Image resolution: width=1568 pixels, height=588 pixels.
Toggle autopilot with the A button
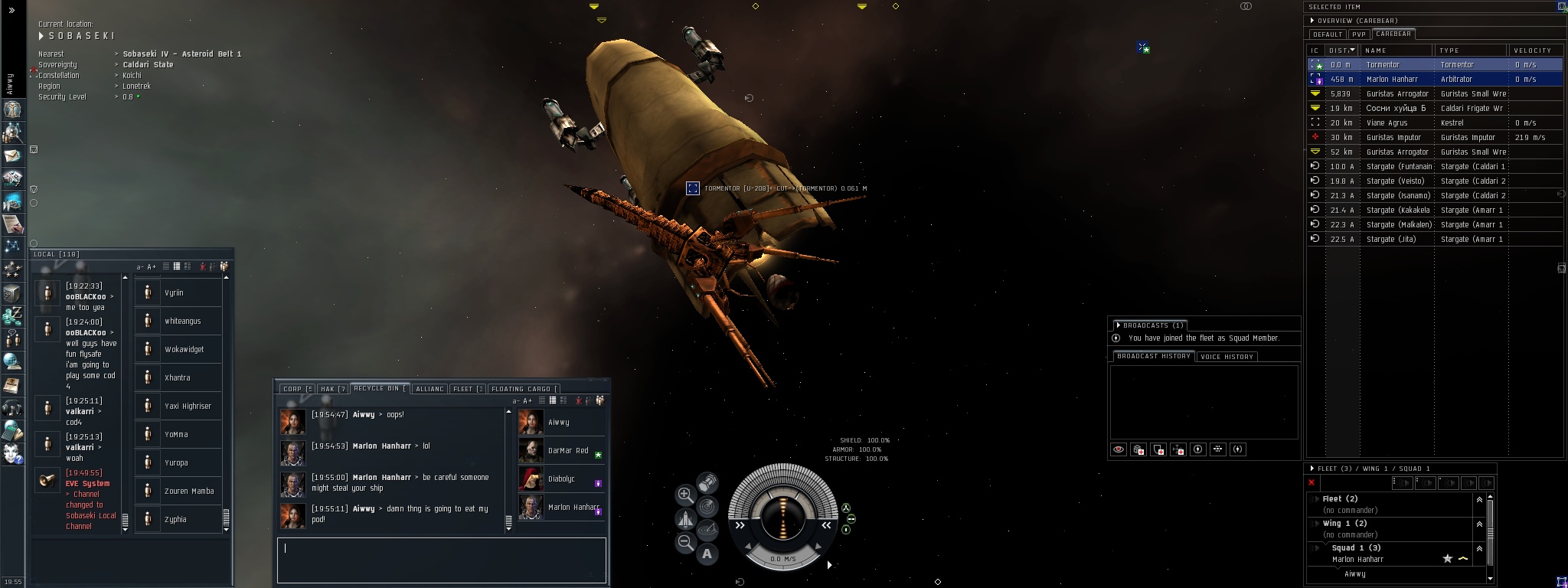tap(707, 554)
